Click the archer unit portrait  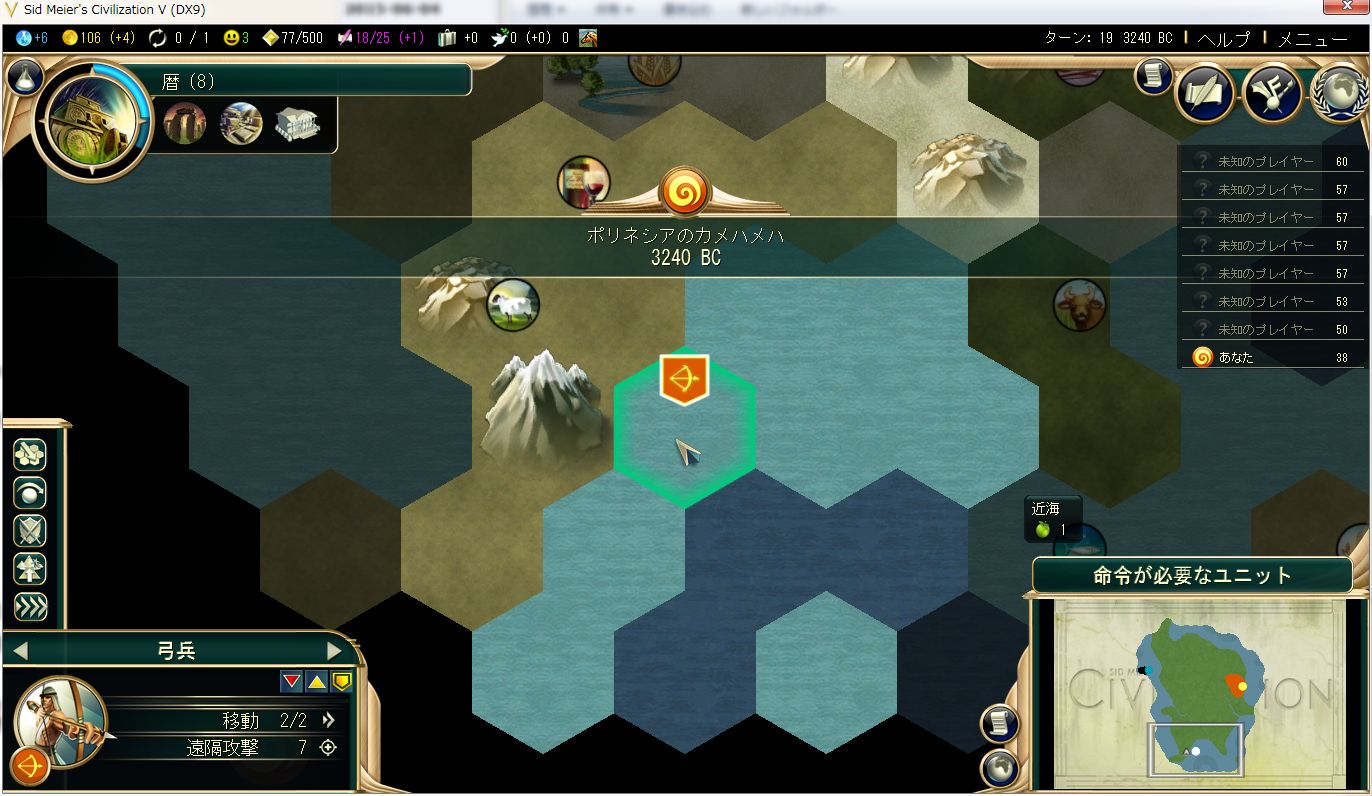[x=60, y=722]
